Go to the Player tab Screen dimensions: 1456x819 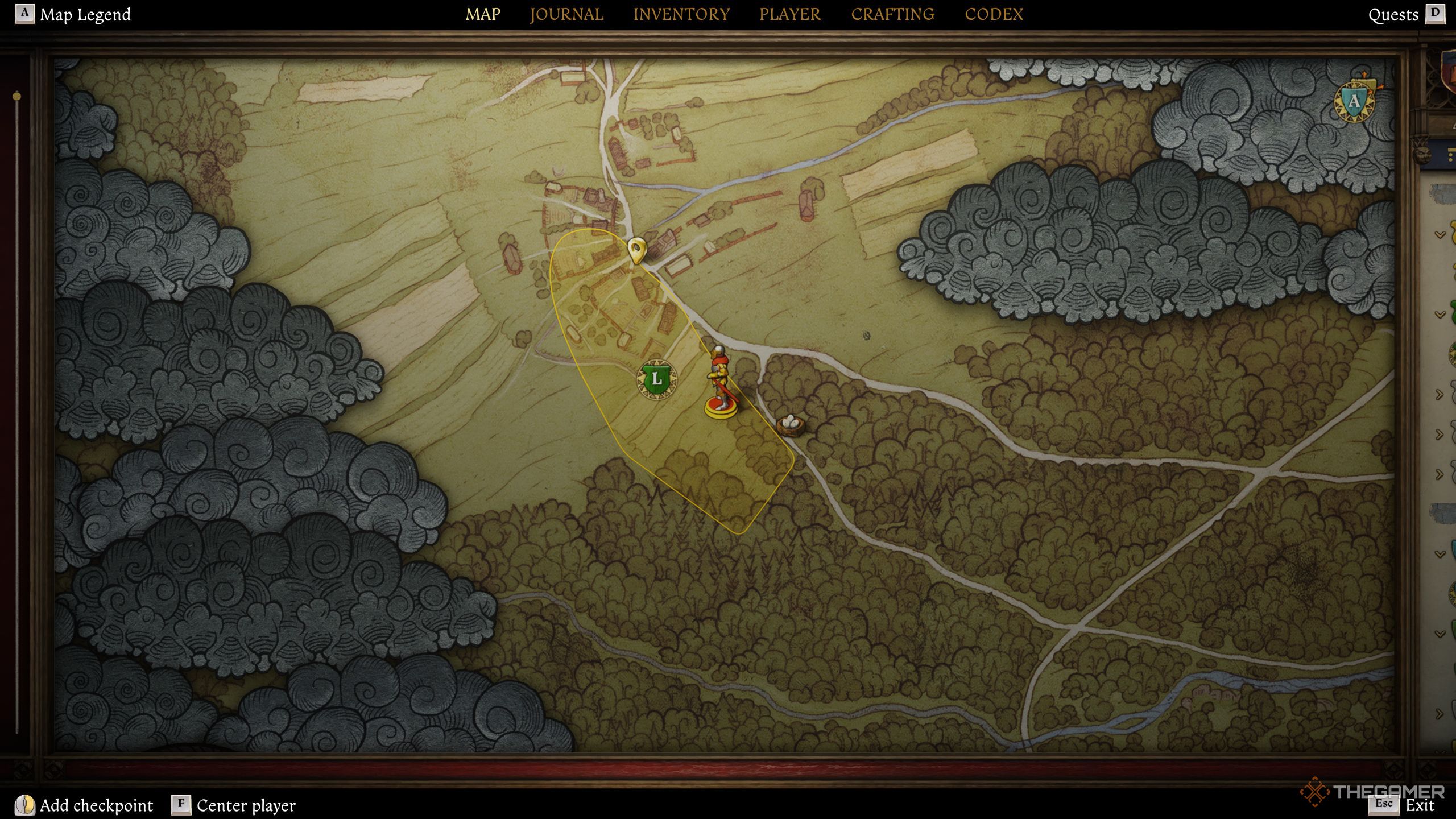pos(790,14)
